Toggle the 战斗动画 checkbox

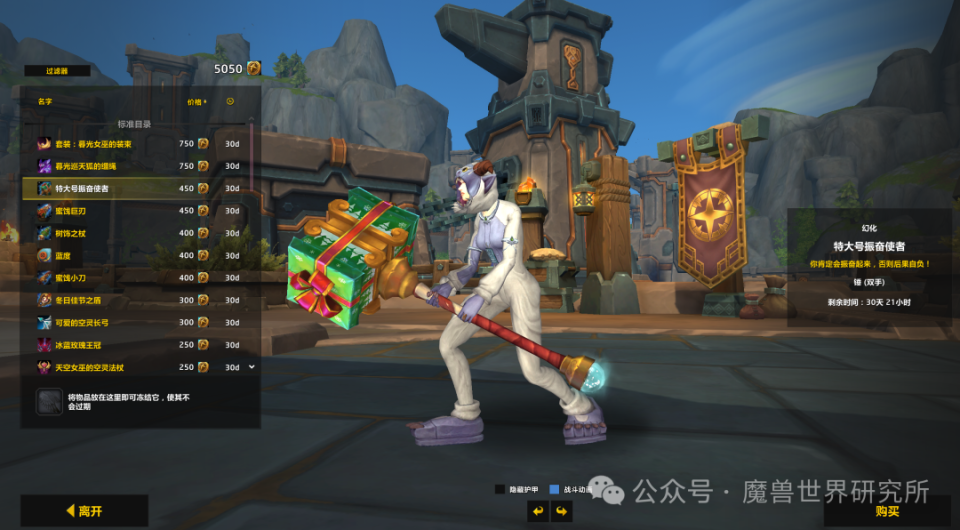(555, 489)
